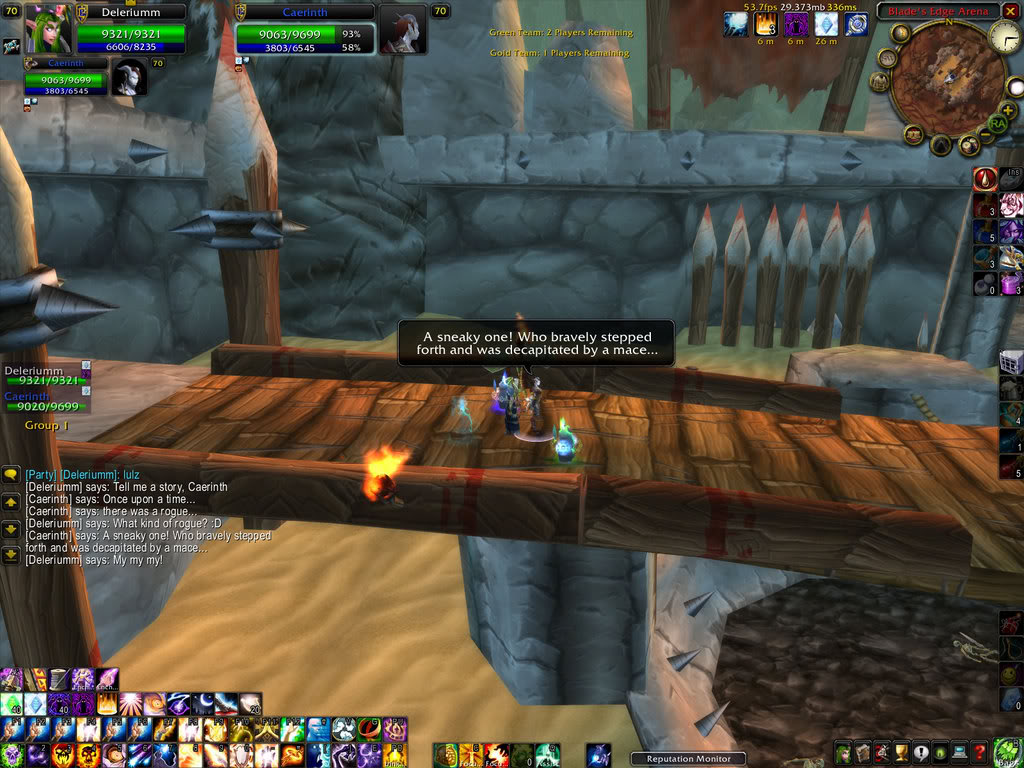Image resolution: width=1024 pixels, height=768 pixels.
Task: Click the chat scroll-down arrow button
Action: (x=11, y=528)
